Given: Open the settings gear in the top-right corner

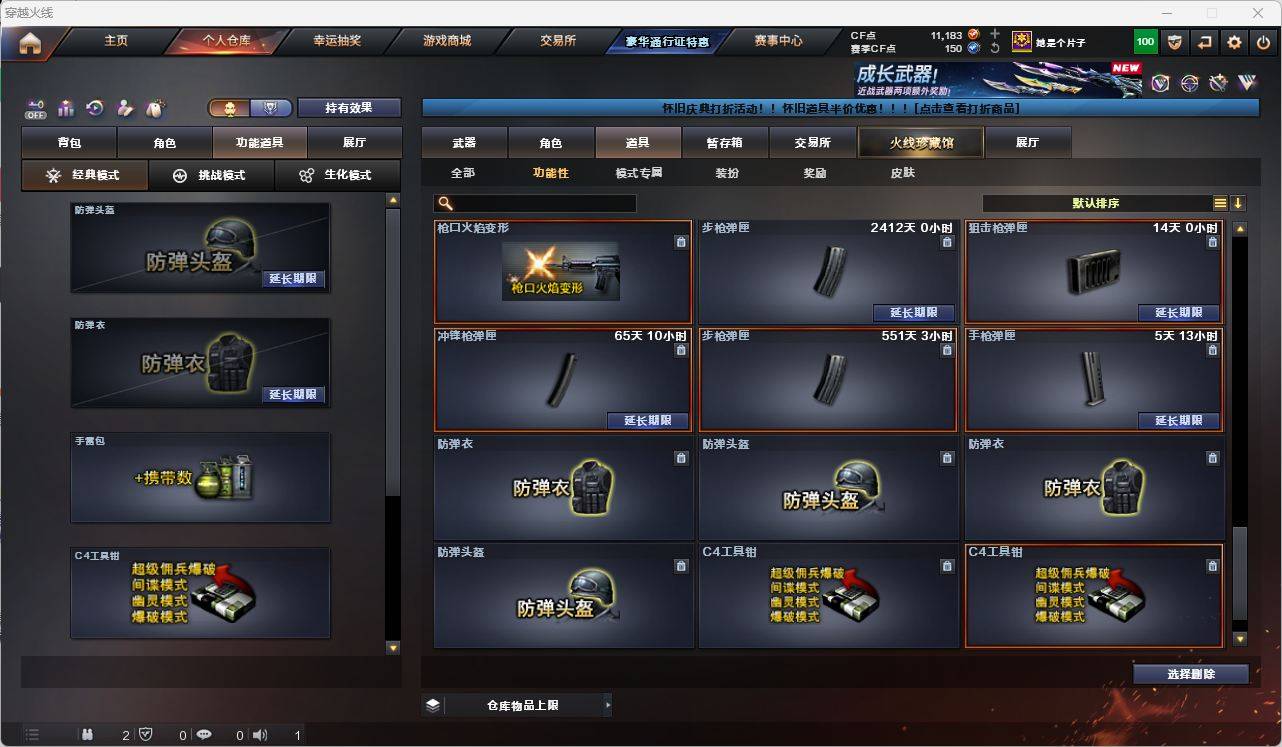Looking at the screenshot, I should point(1233,41).
